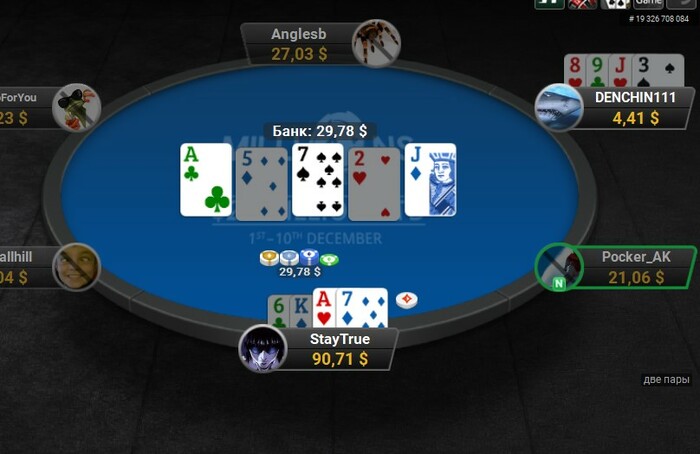Viewport: 700px width, 454px height.
Task: Open the Game menu button
Action: (648, 3)
